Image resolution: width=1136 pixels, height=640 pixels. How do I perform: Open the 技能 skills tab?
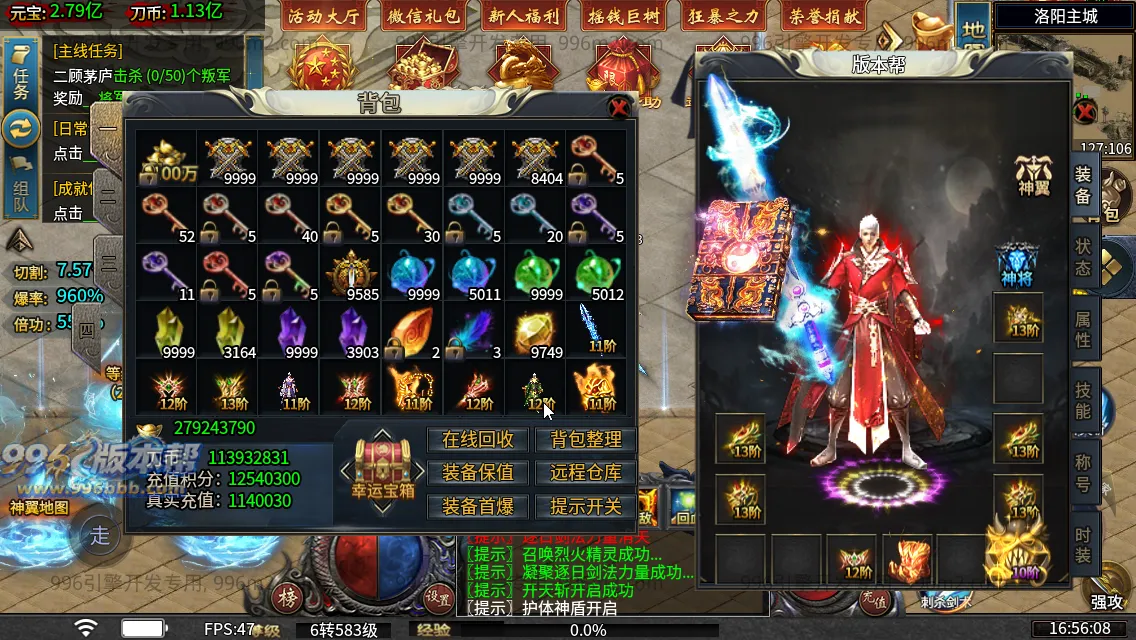[1083, 400]
